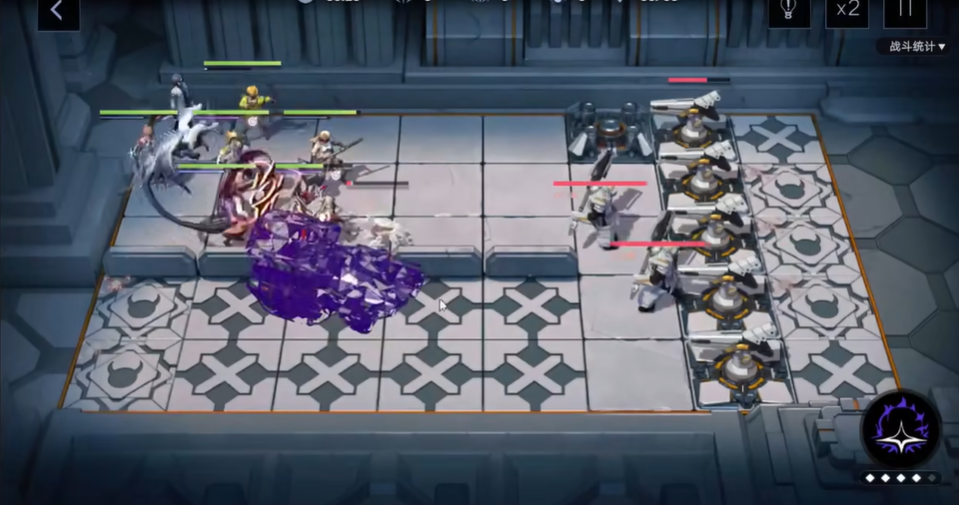Image resolution: width=959 pixels, height=505 pixels.
Task: Open the lightbulb hint button
Action: [788, 12]
